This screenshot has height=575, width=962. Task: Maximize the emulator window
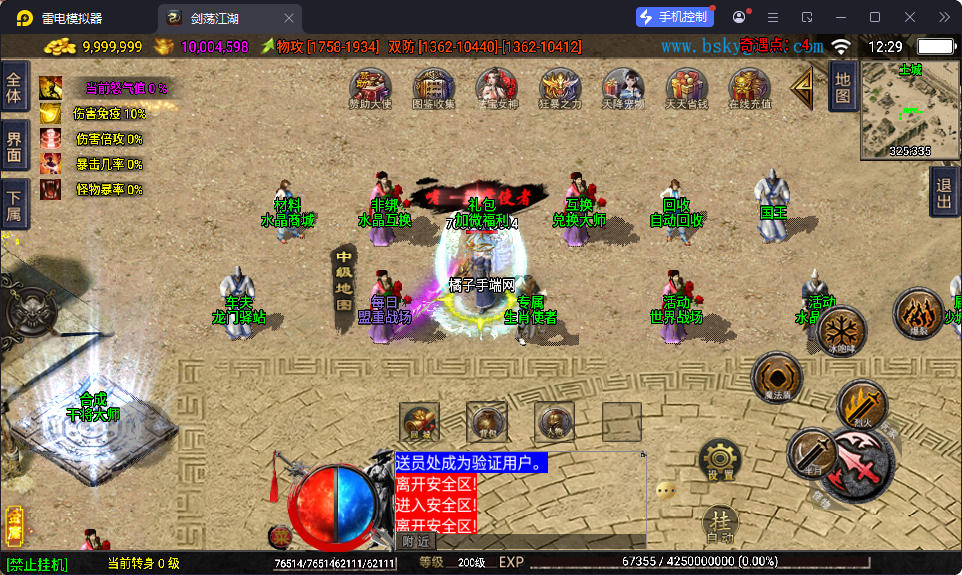tap(875, 17)
